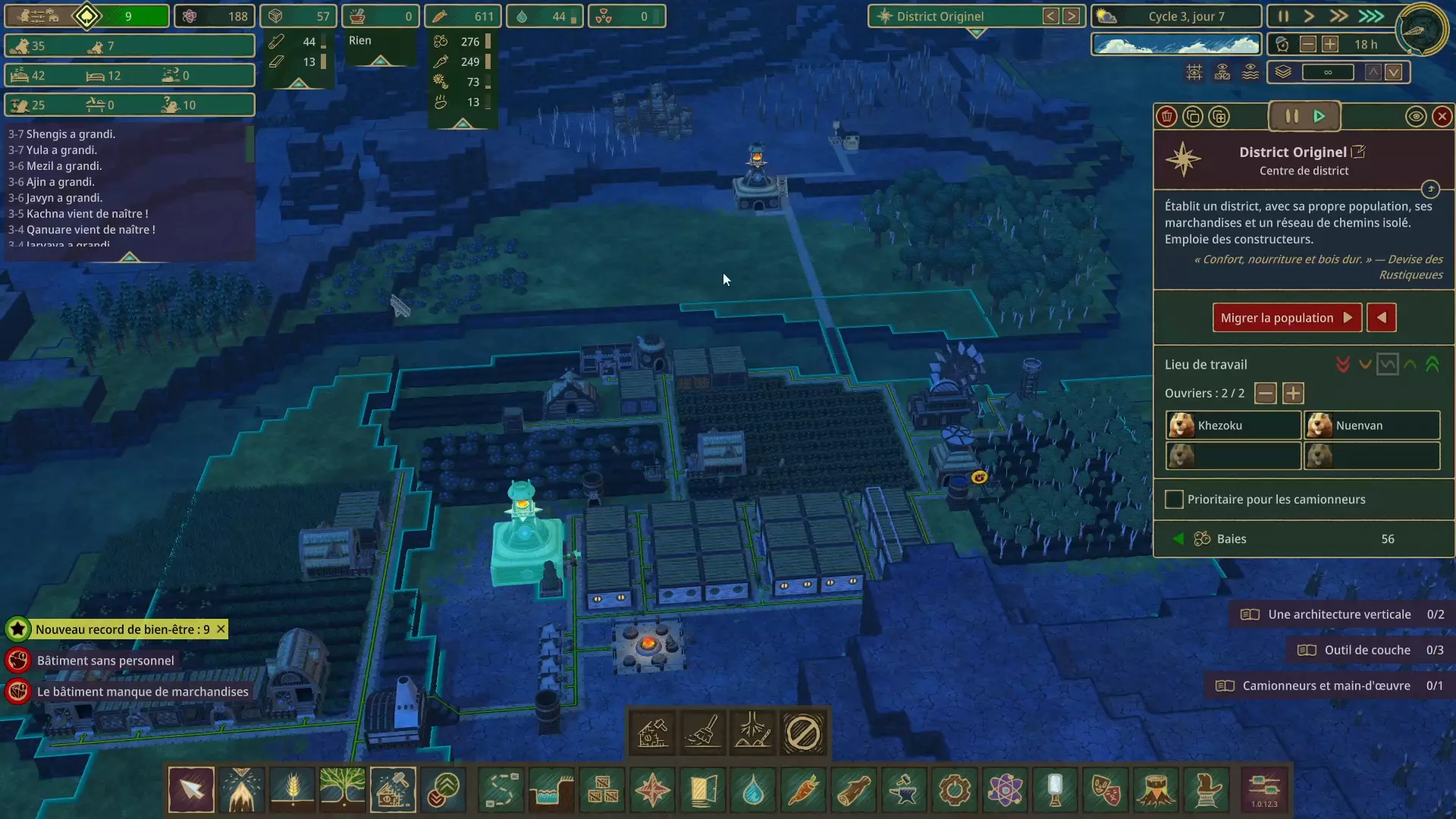The width and height of the screenshot is (1456, 819).
Task: Open the Une architecture verticale objective
Action: (x=1339, y=614)
